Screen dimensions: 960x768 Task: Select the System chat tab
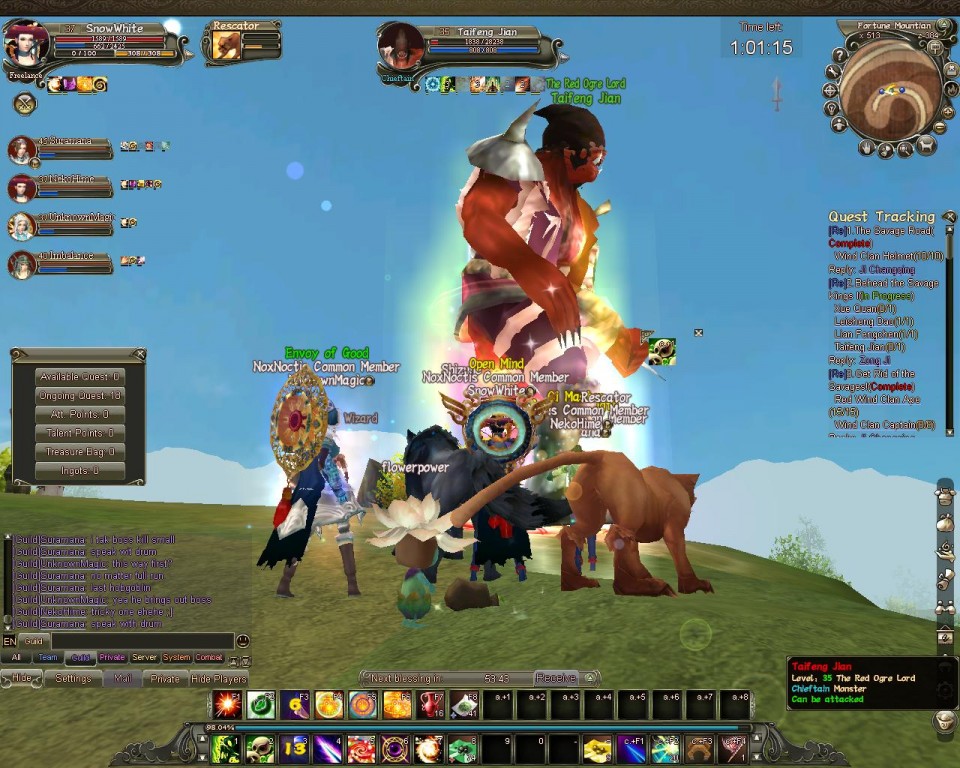(176, 658)
